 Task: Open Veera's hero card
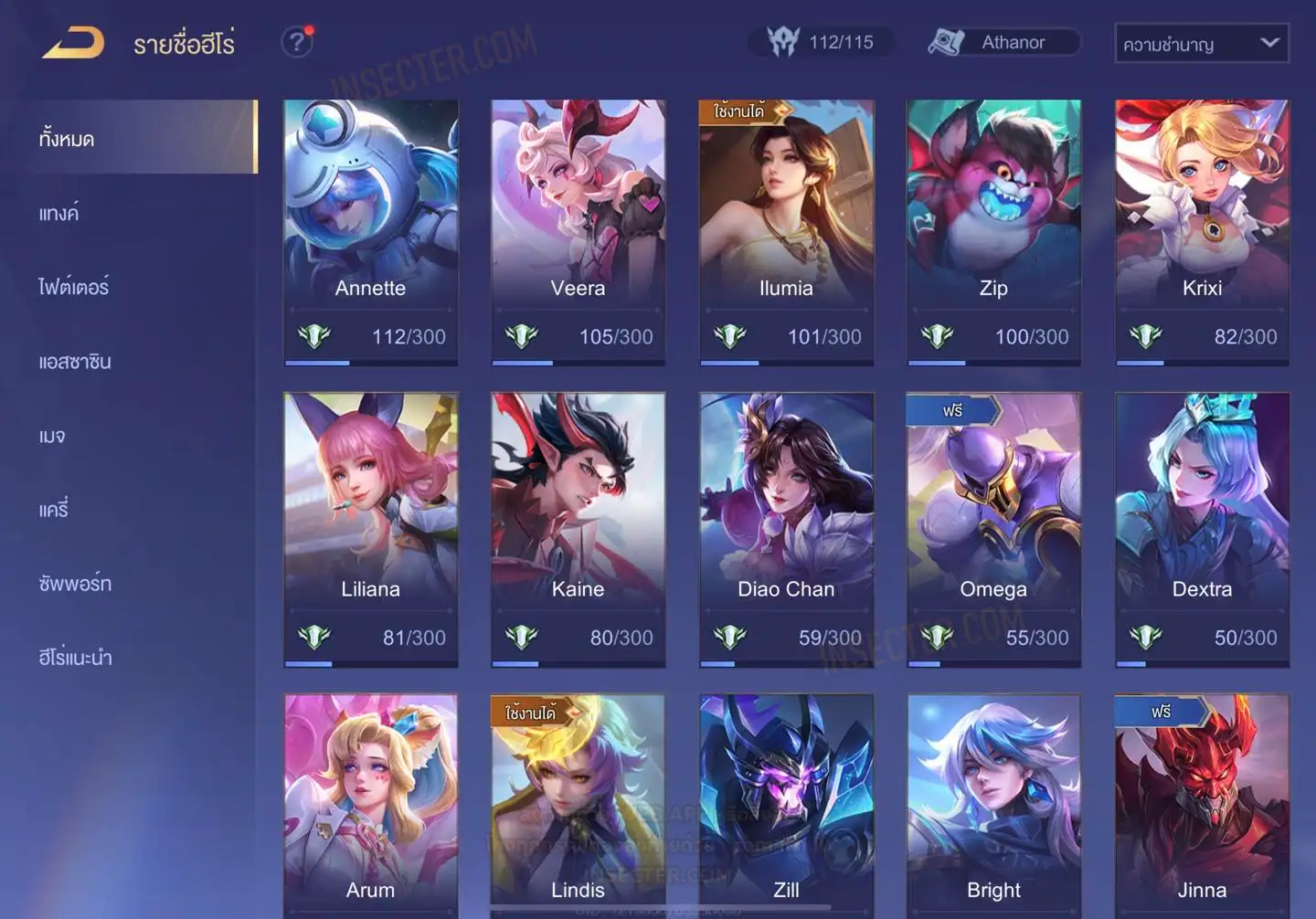[x=578, y=232]
